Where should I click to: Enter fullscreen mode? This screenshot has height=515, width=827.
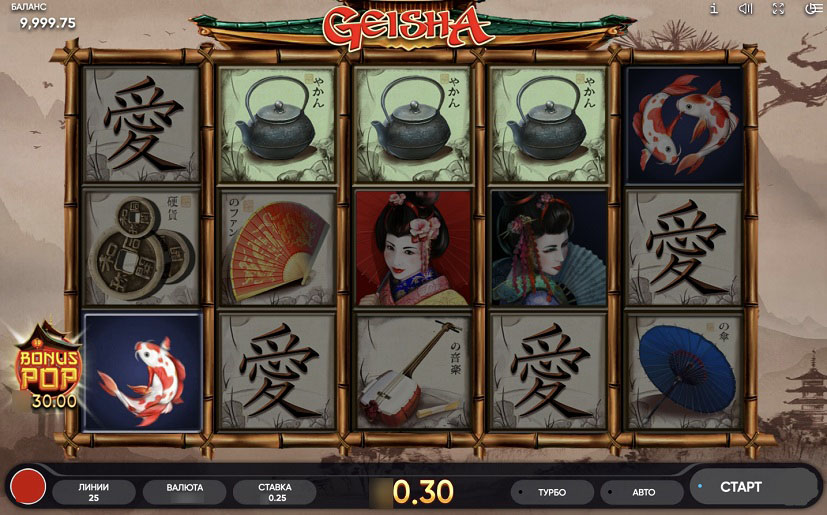(778, 9)
